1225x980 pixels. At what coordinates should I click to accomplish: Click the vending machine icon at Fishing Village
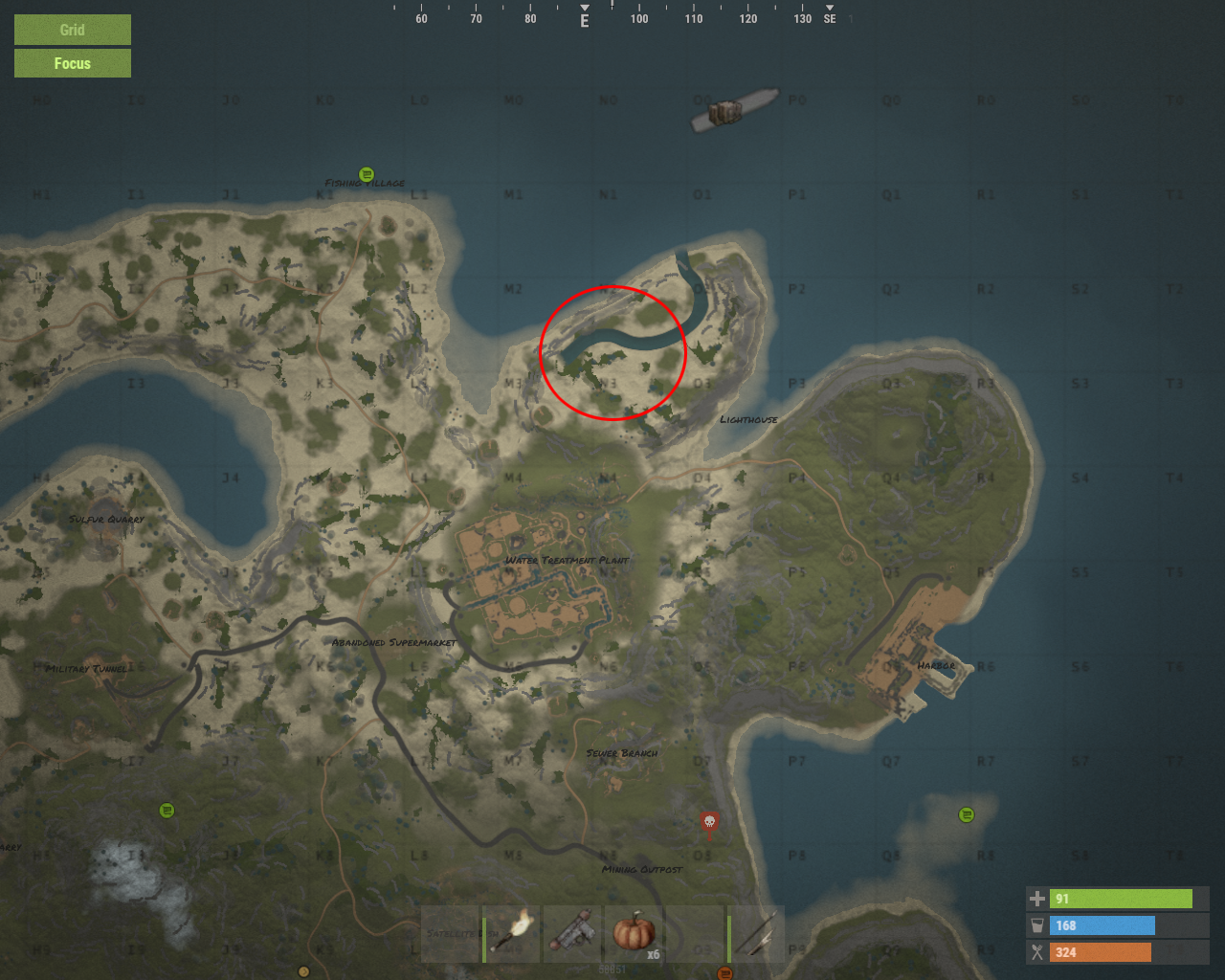(367, 174)
